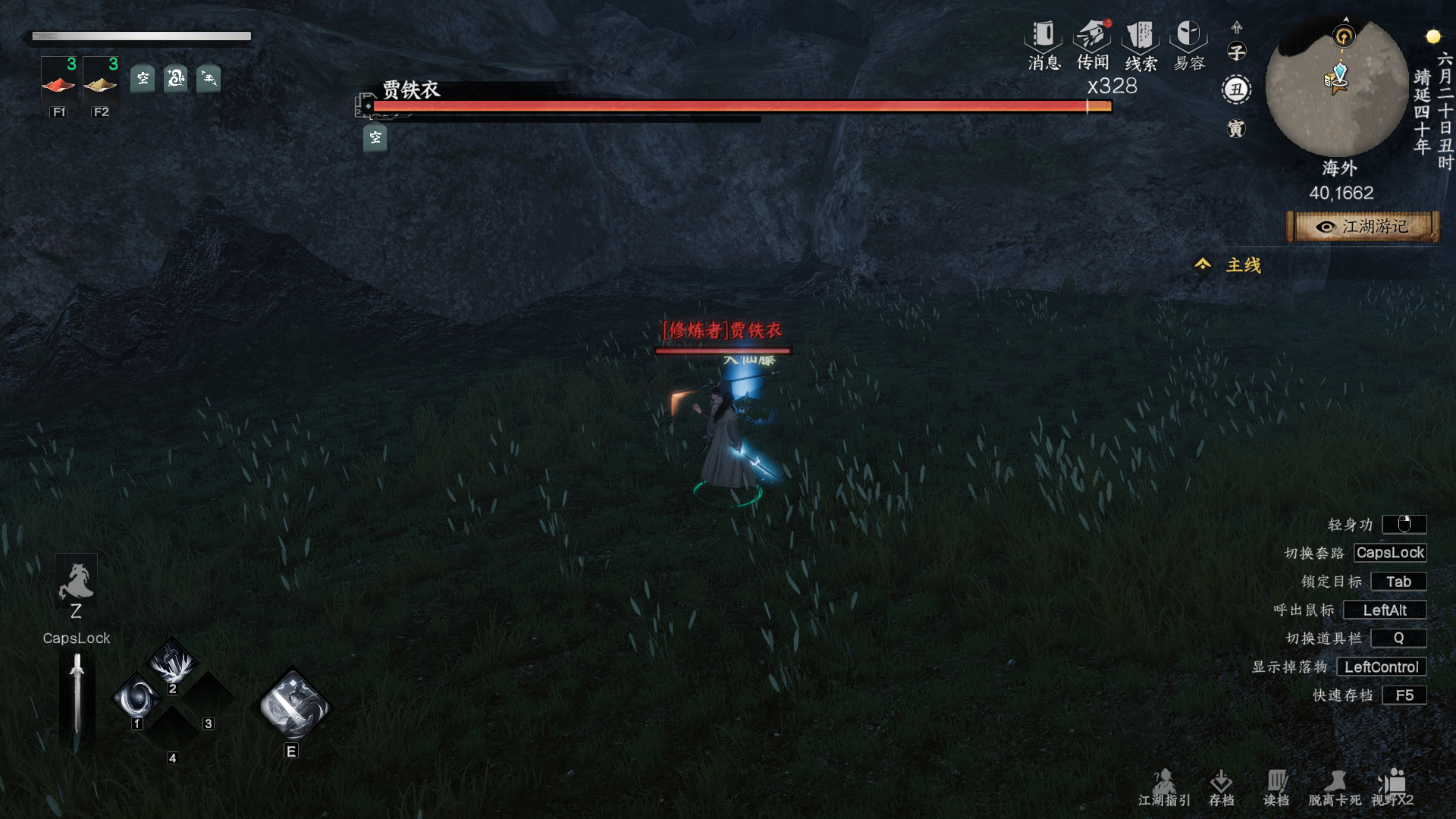
Task: Click the 读档 load game button
Action: [1276, 788]
